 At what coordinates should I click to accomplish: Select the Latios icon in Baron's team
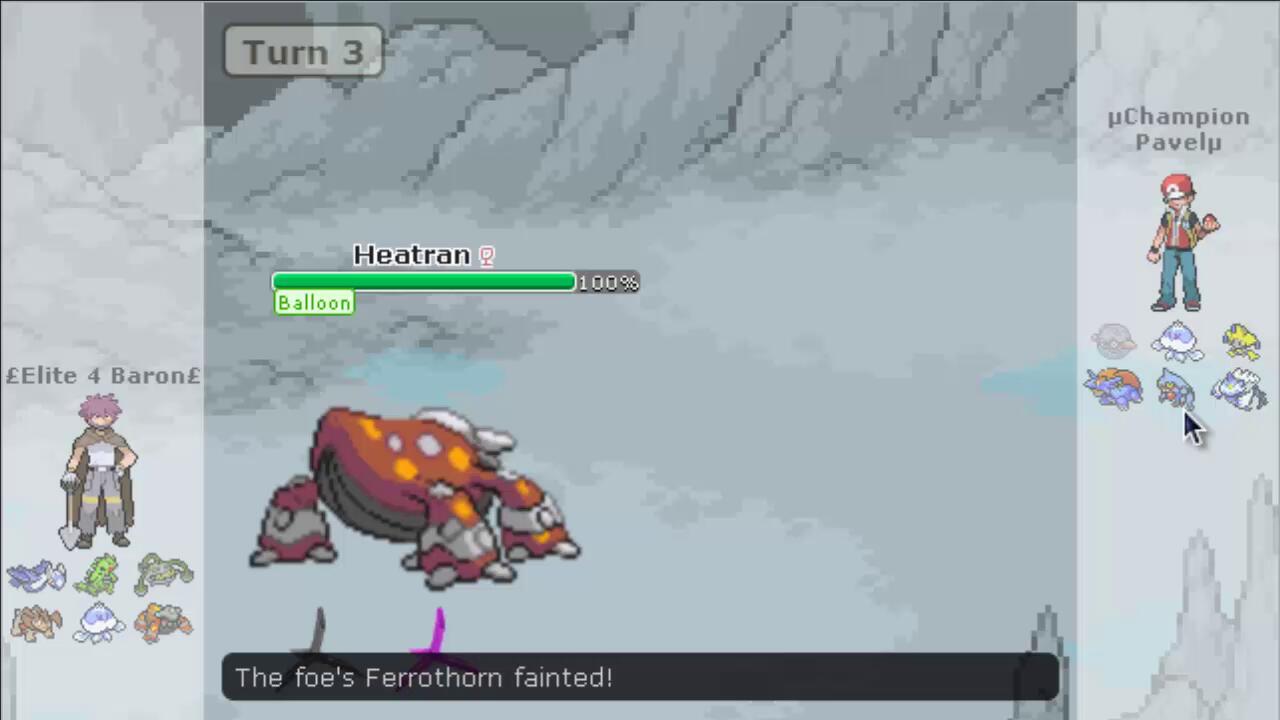coord(36,577)
